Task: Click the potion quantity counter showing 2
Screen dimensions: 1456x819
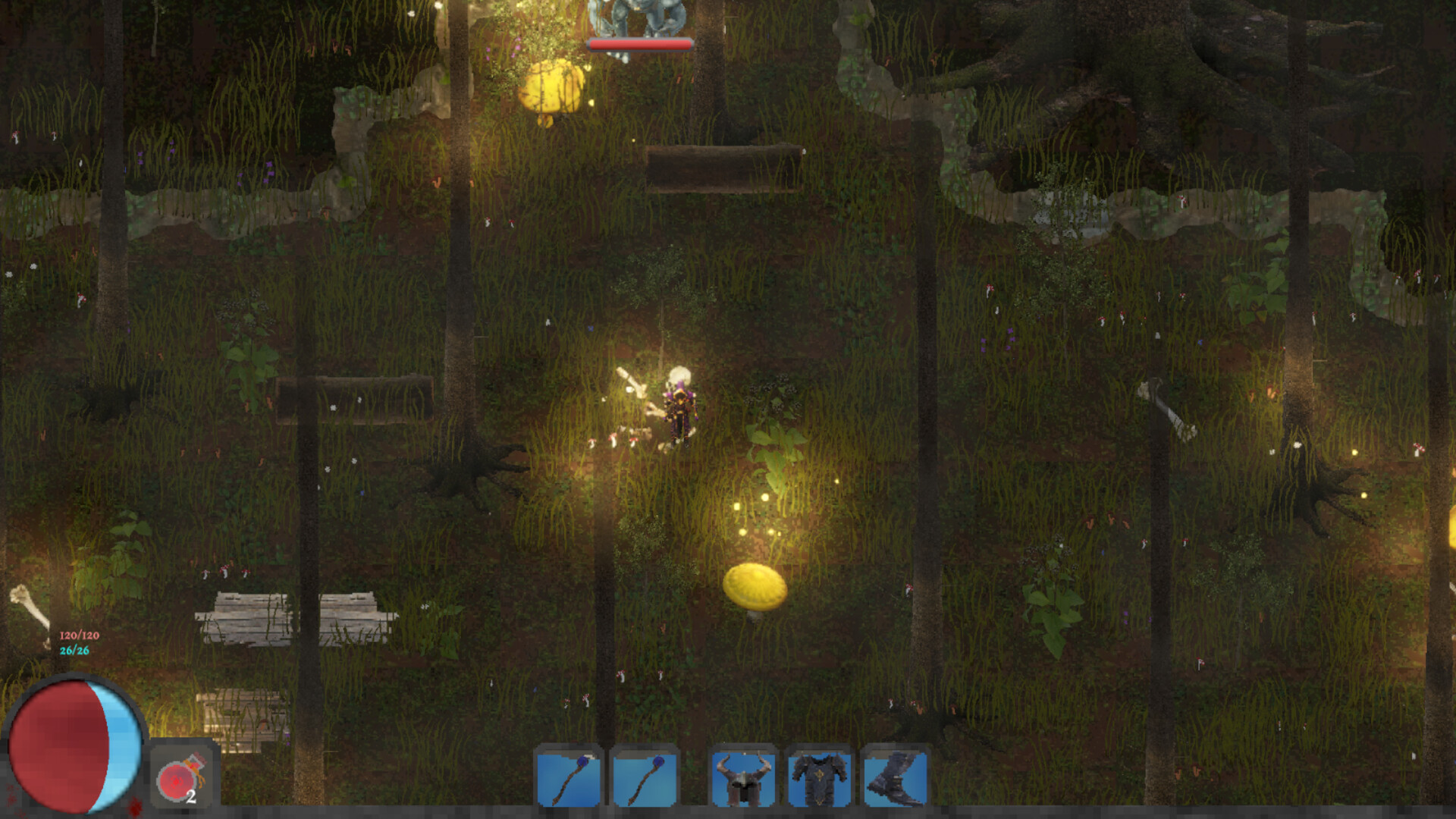Action: tap(192, 797)
